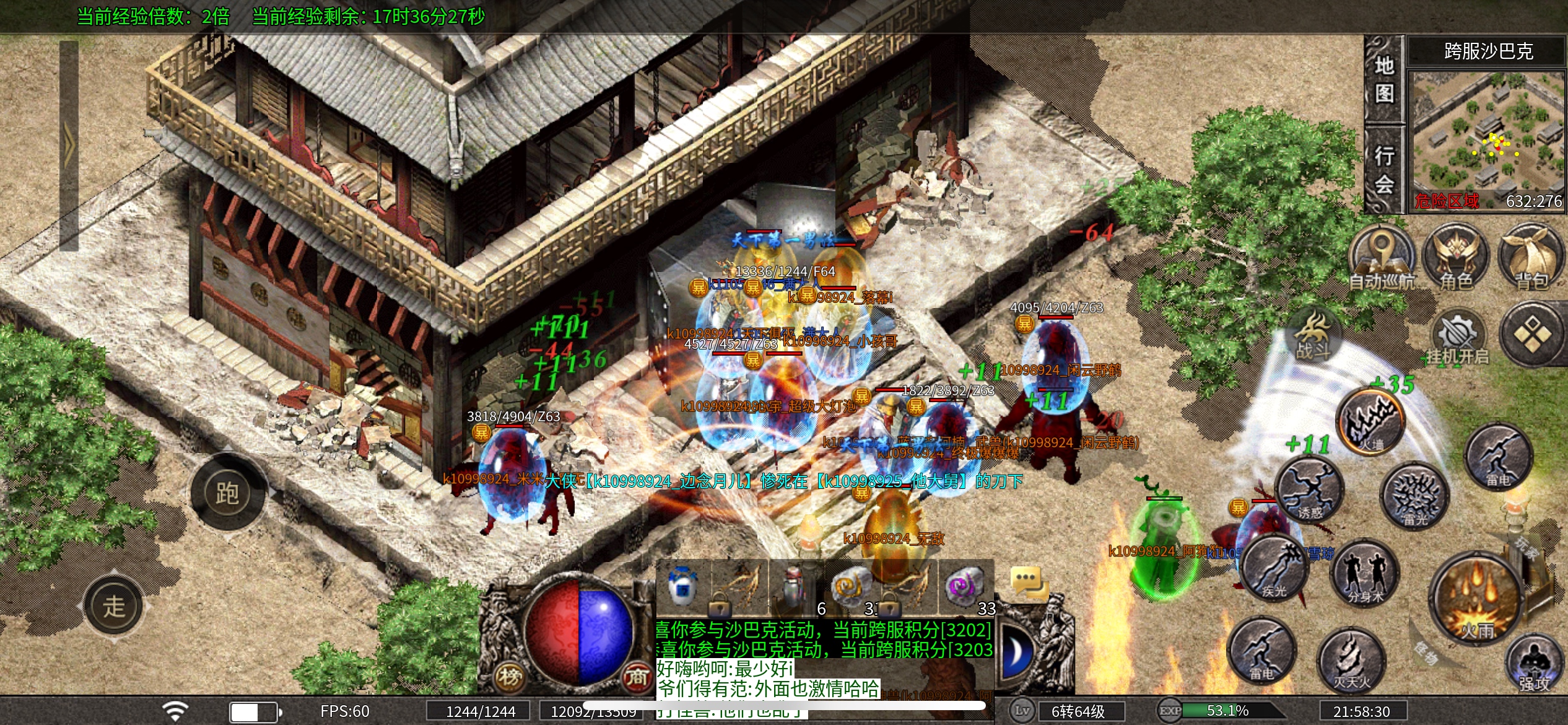Cast the 灭天火 skill
1568x725 pixels.
click(1351, 662)
